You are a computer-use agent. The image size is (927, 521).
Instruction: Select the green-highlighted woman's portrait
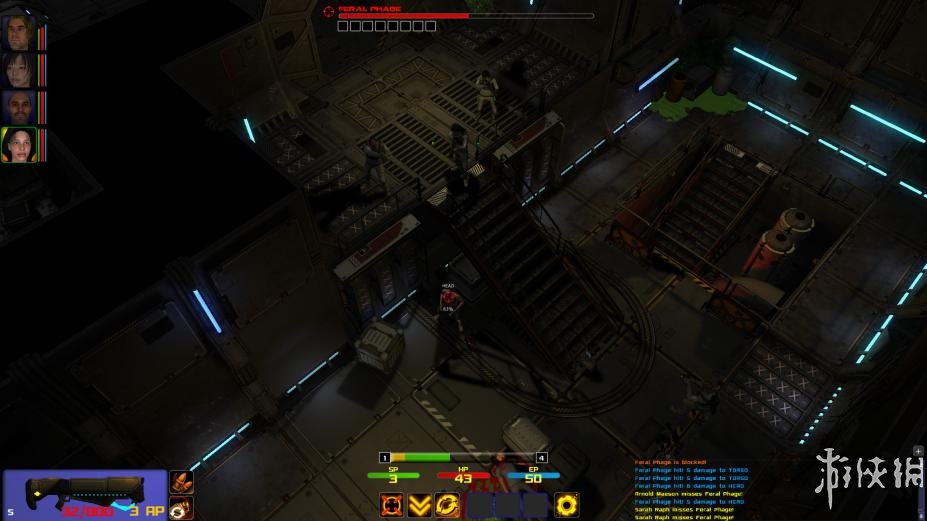[x=18, y=145]
